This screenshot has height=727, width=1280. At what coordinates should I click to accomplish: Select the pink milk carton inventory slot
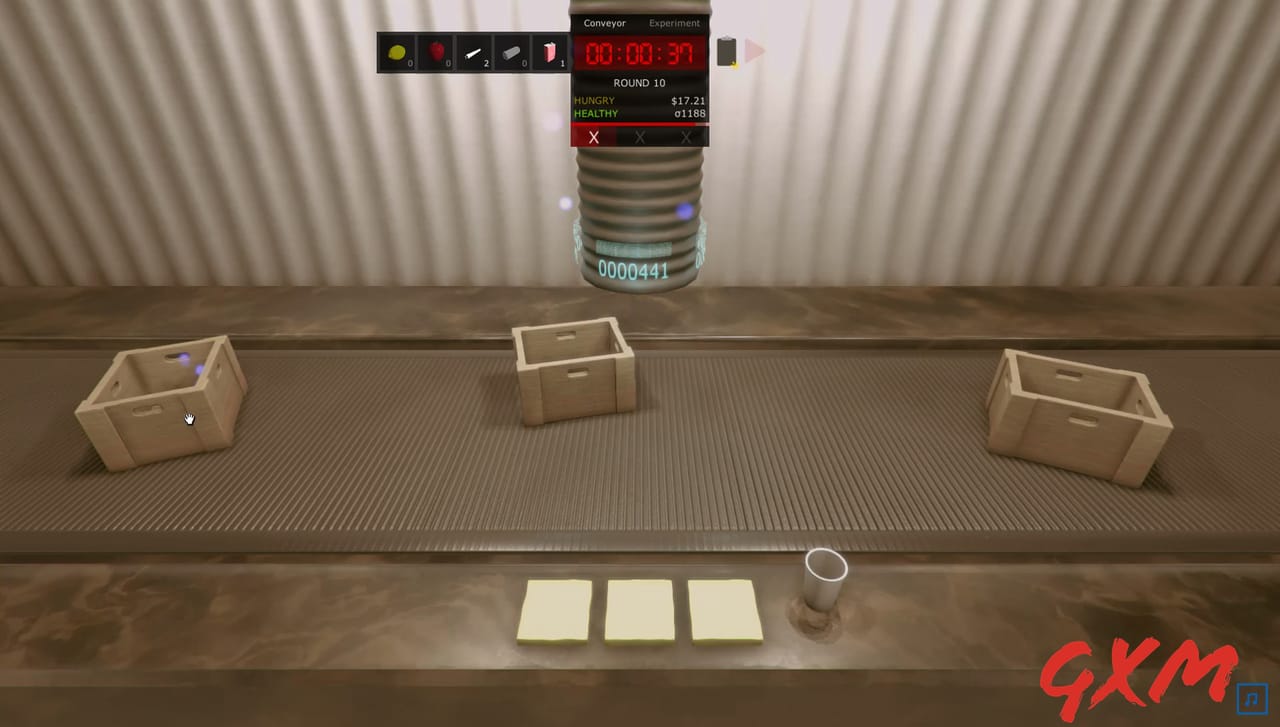pyautogui.click(x=551, y=53)
